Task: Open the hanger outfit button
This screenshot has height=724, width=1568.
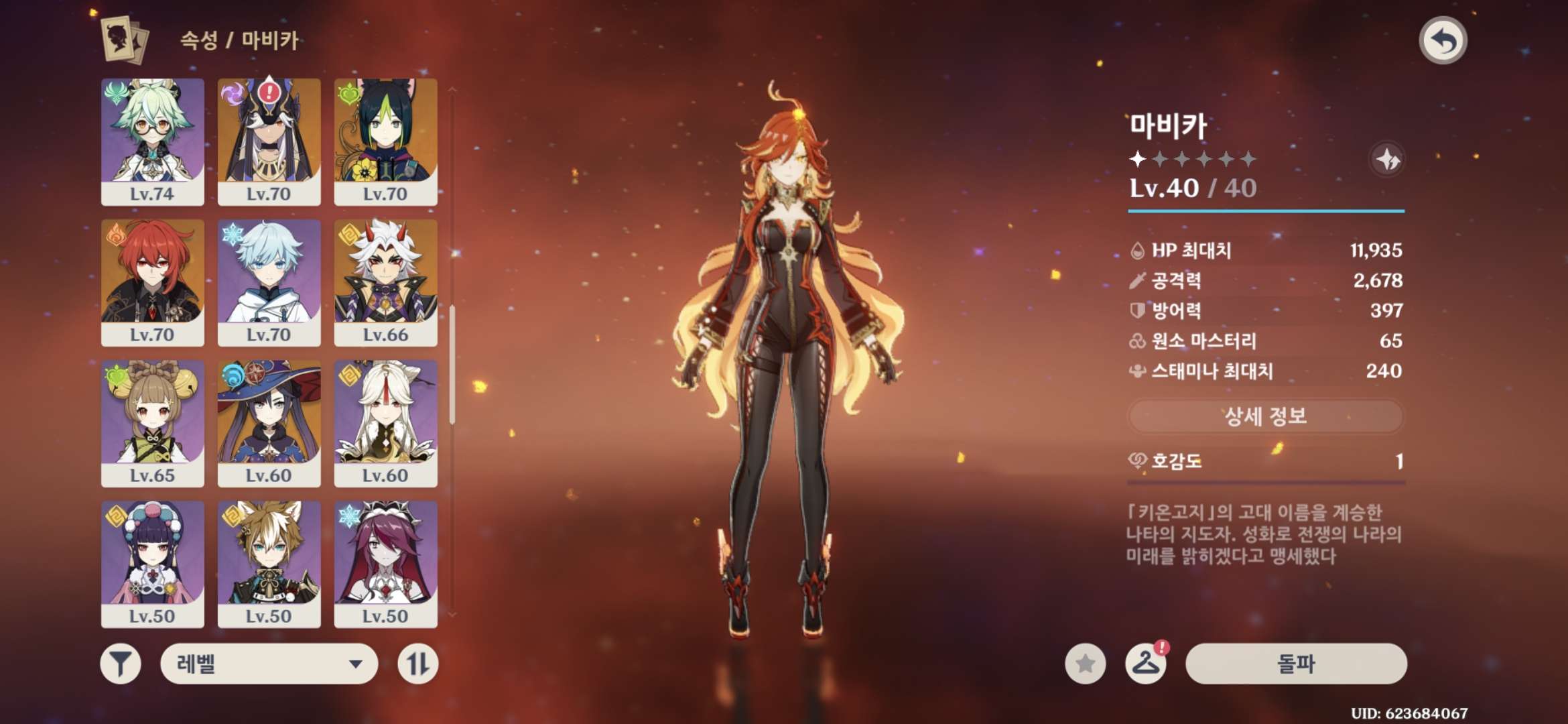Action: [1145, 664]
